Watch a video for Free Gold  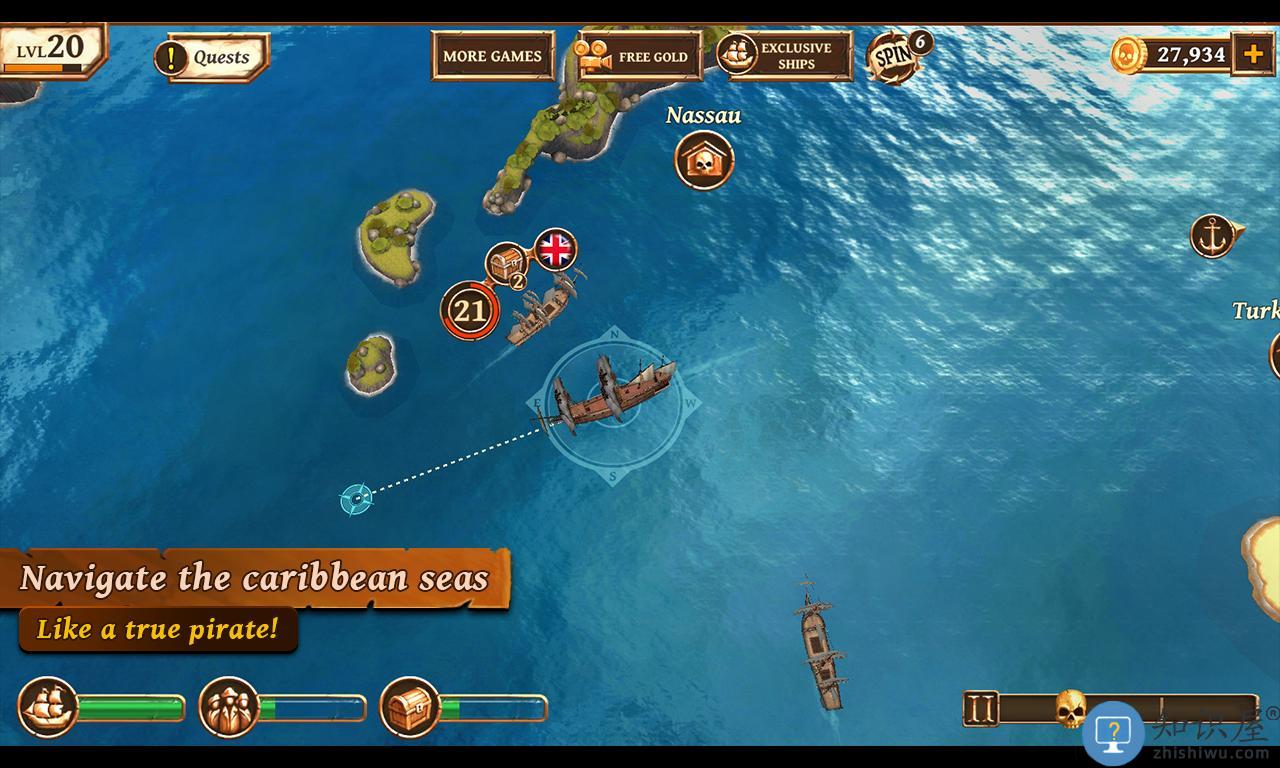click(638, 56)
